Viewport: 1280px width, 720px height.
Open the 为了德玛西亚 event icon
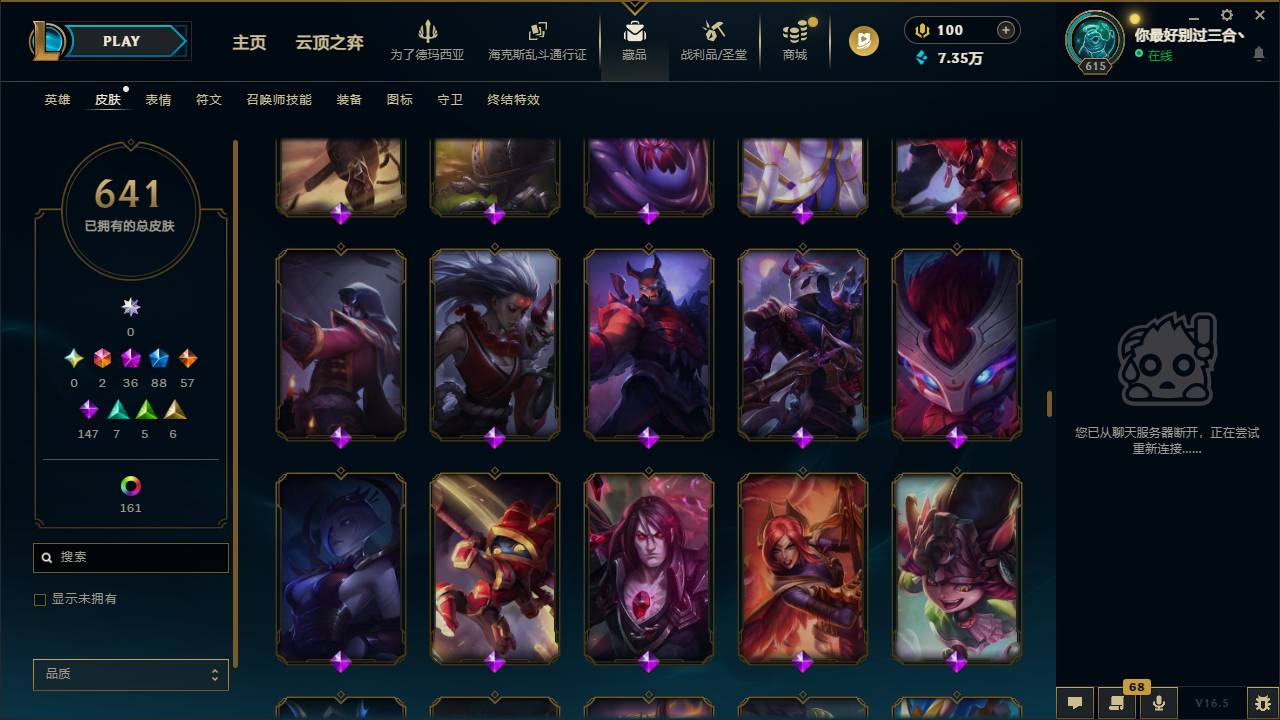pos(428,40)
